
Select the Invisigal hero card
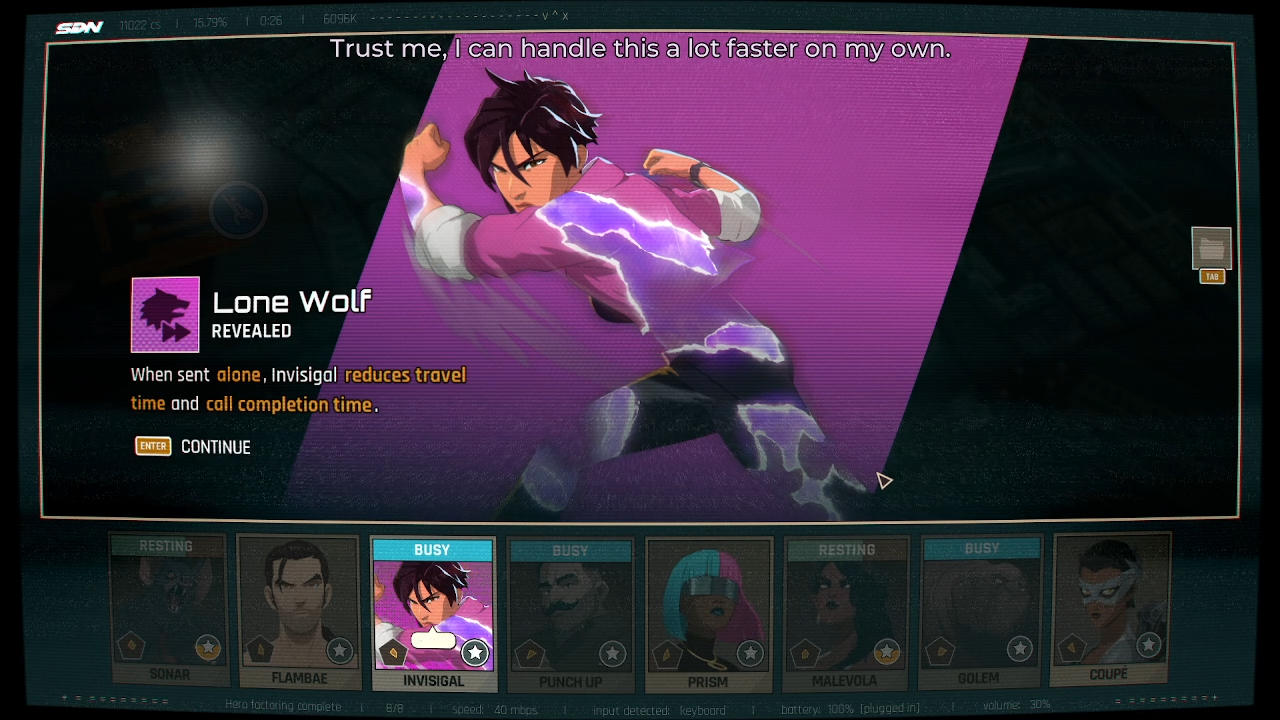(433, 614)
